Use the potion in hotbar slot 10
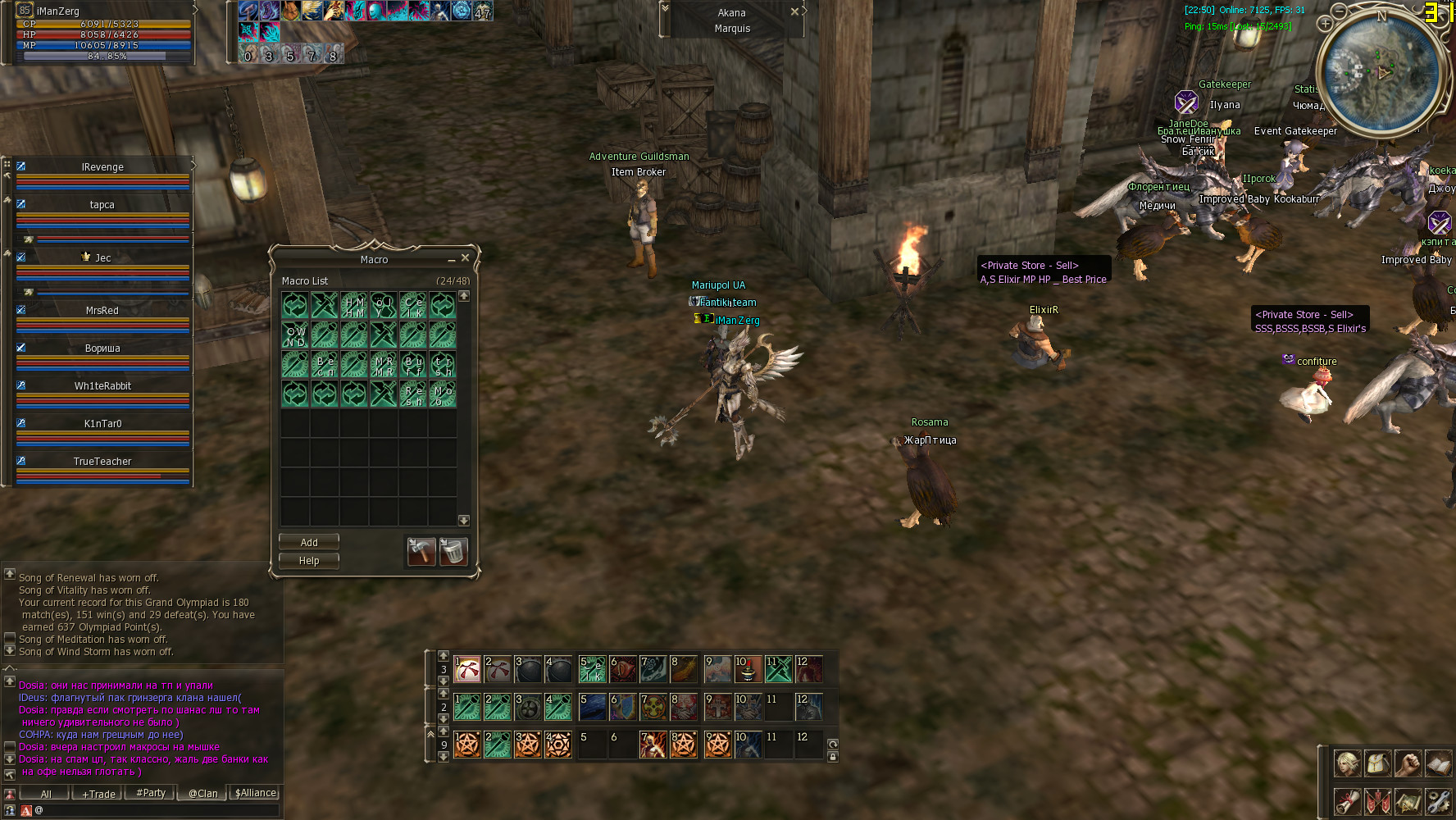1456x820 pixels. [x=748, y=669]
